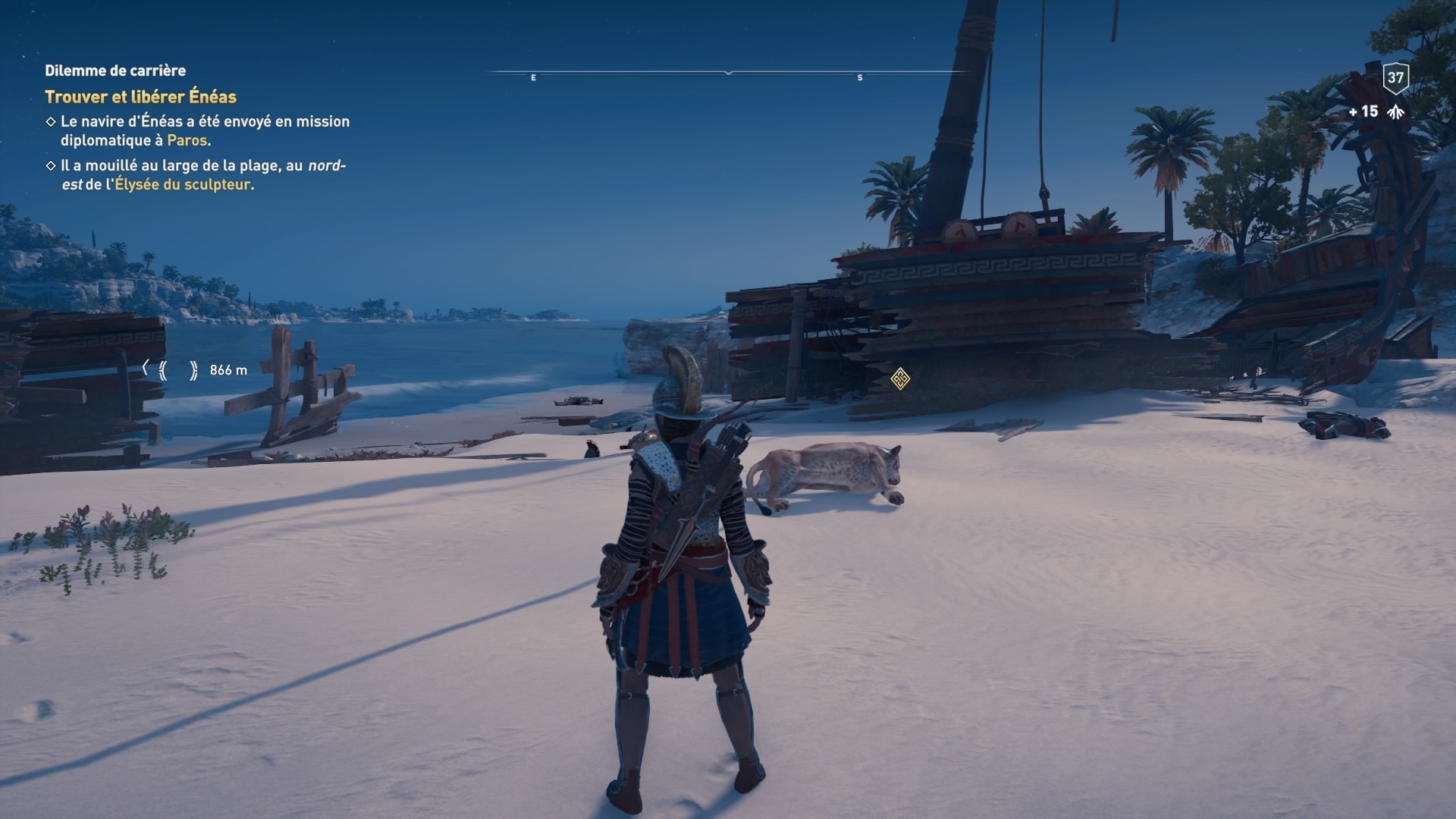Select the "Trouver et libérer Énéas" quest tracker
Viewport: 1456px width, 819px height.
(x=141, y=97)
